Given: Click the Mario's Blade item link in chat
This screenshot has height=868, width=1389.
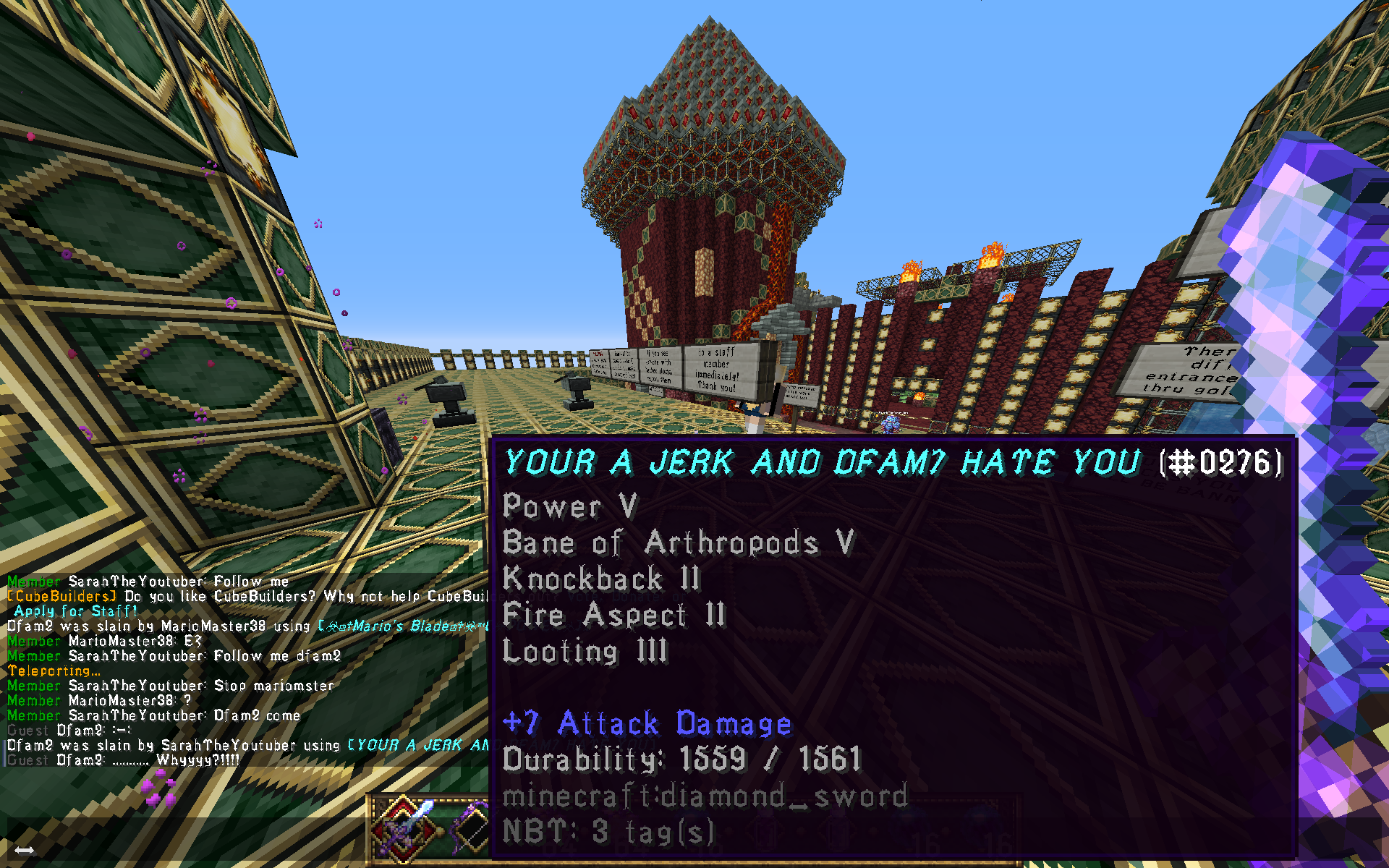Looking at the screenshot, I should 403,626.
